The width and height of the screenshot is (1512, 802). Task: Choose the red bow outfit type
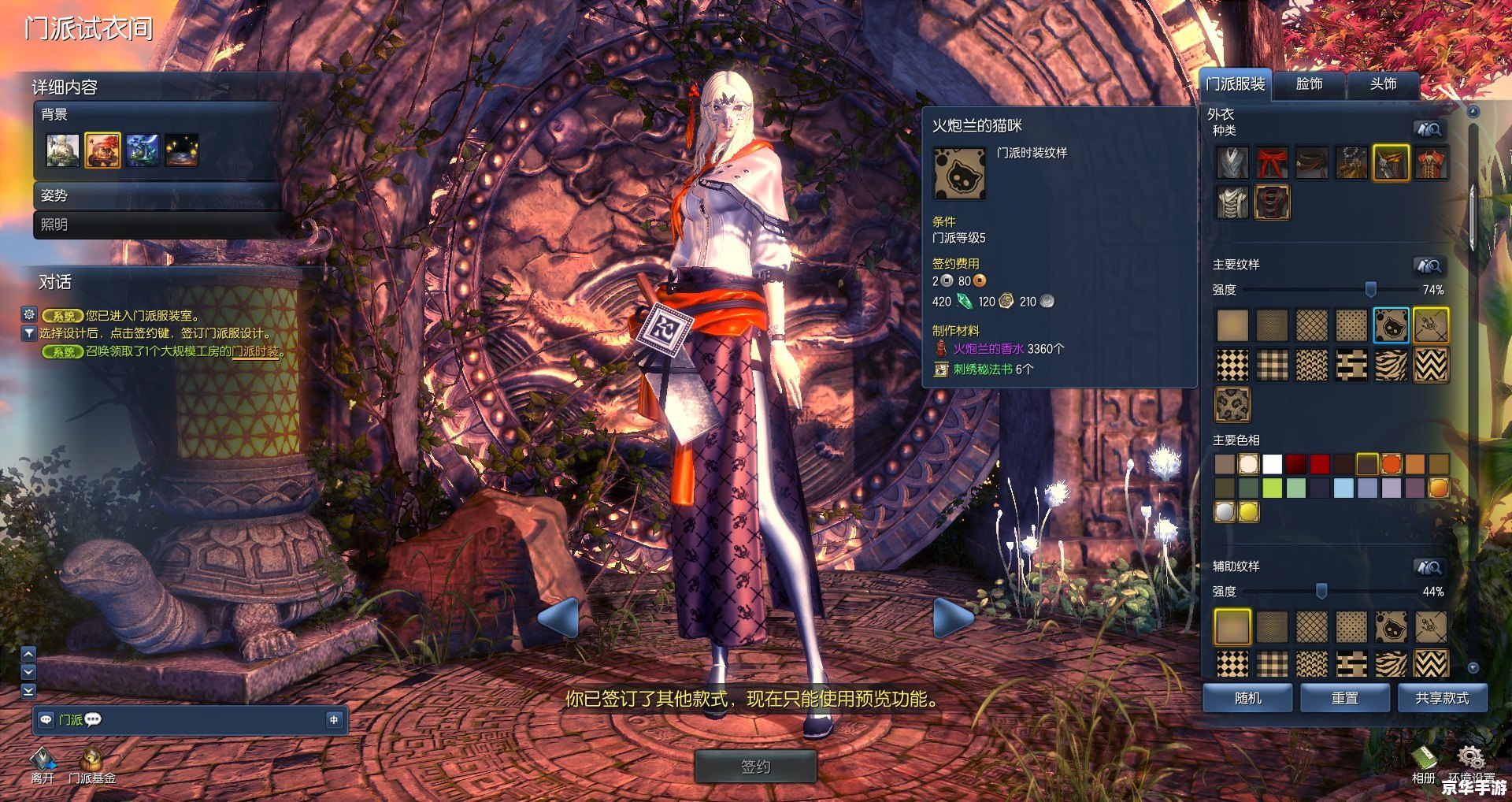pos(1272,163)
